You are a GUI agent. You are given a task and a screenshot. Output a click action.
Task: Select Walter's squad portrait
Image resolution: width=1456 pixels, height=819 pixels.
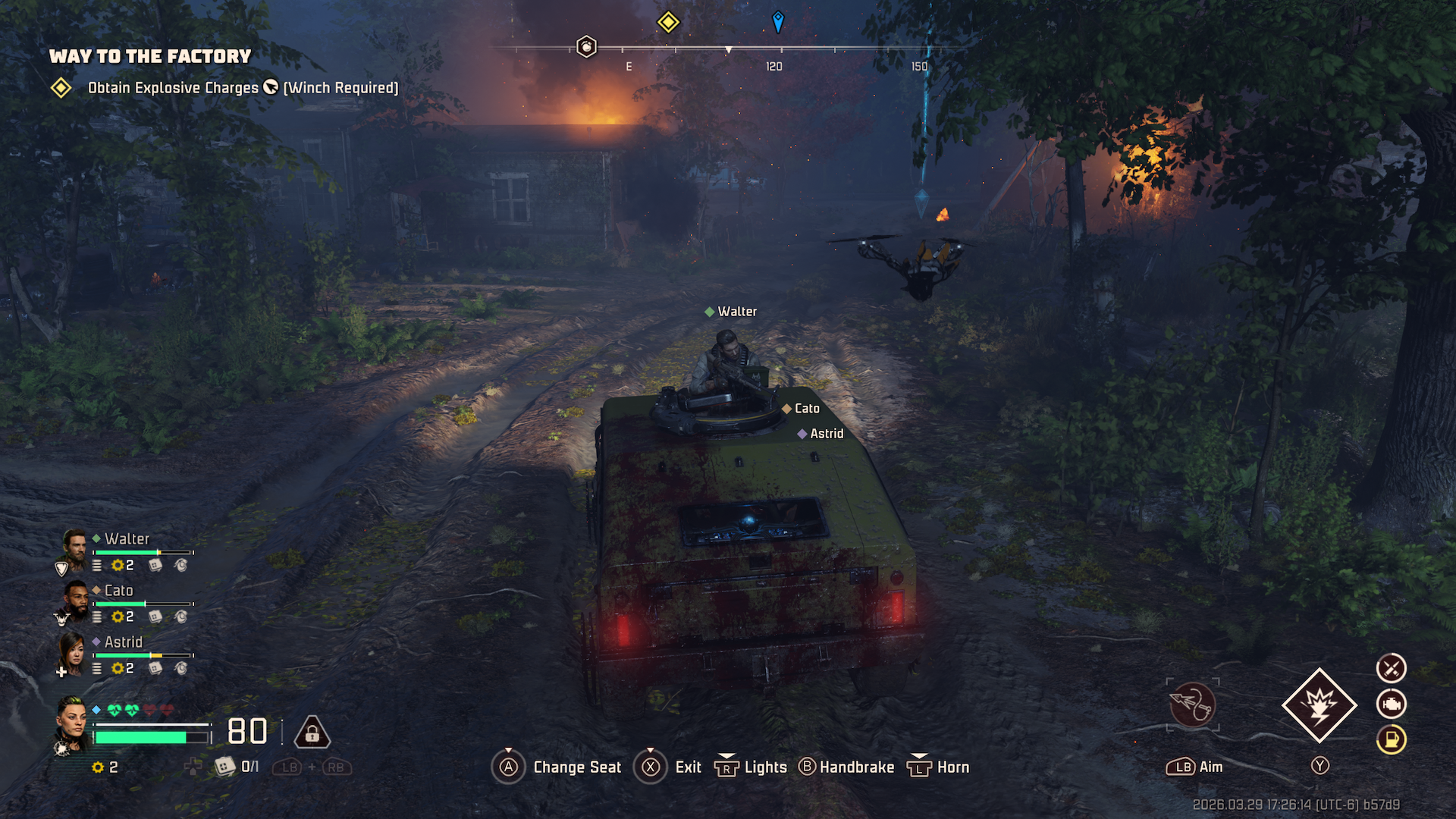click(x=74, y=548)
